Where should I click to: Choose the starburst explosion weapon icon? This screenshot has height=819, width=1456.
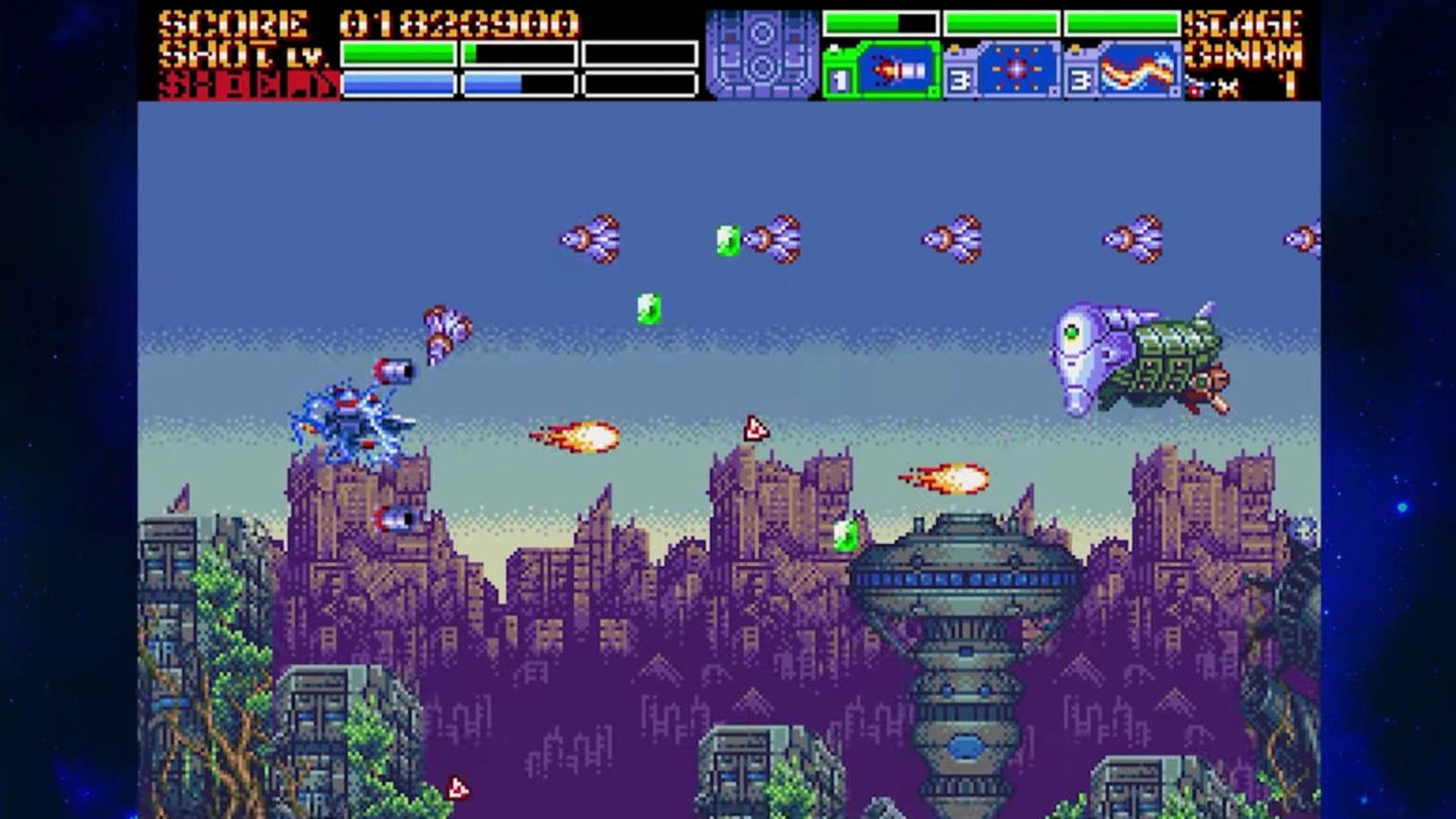1016,70
